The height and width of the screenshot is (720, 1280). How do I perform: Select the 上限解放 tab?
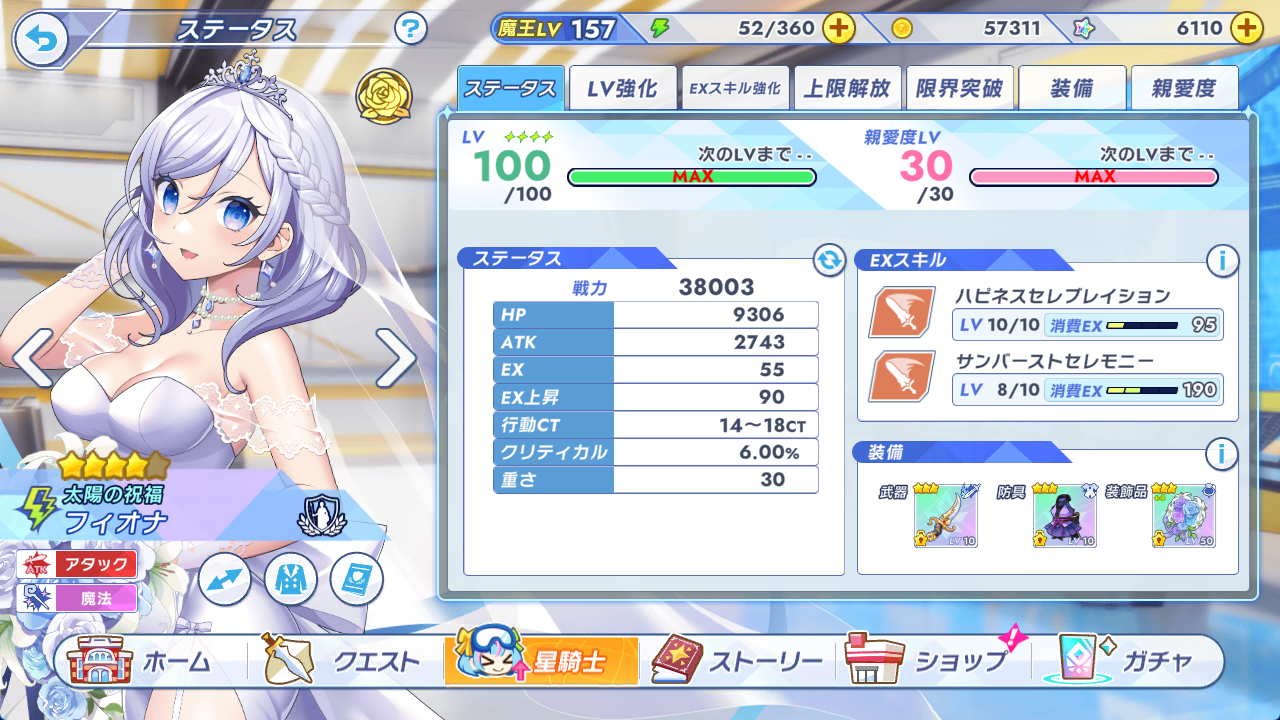pyautogui.click(x=847, y=89)
